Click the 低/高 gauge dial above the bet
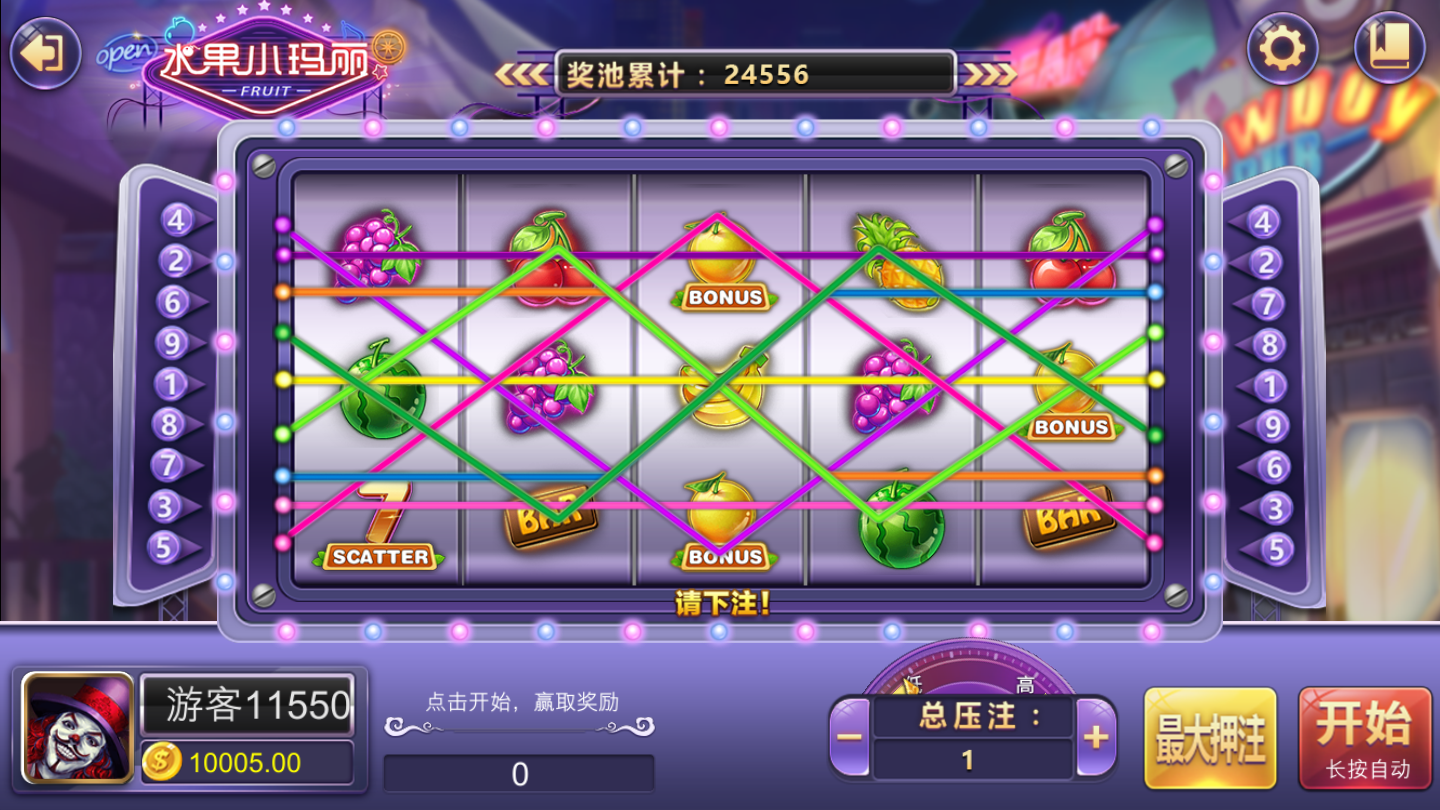This screenshot has width=1440, height=810. pos(974,670)
